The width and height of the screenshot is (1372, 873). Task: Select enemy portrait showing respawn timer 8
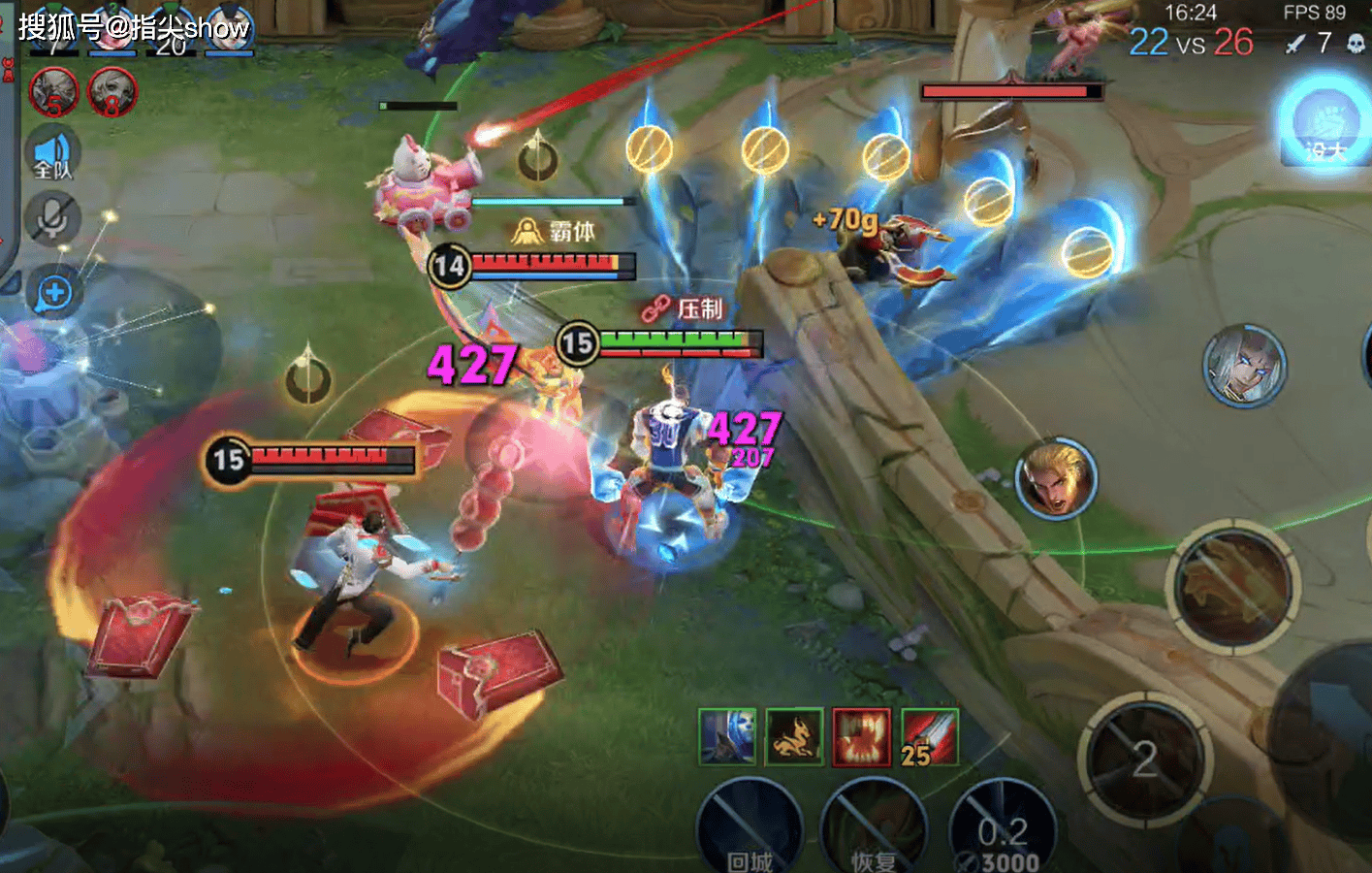coord(112,93)
